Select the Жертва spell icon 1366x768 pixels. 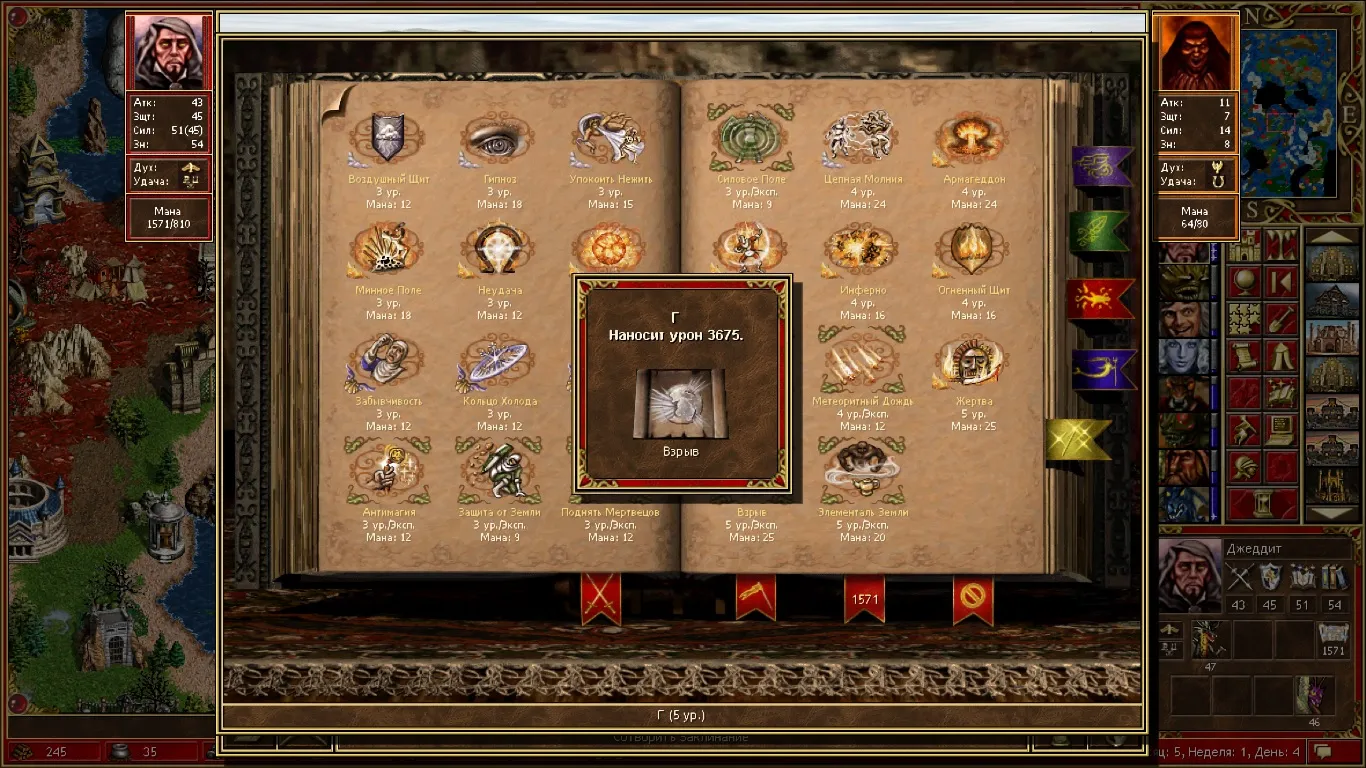pos(972,361)
